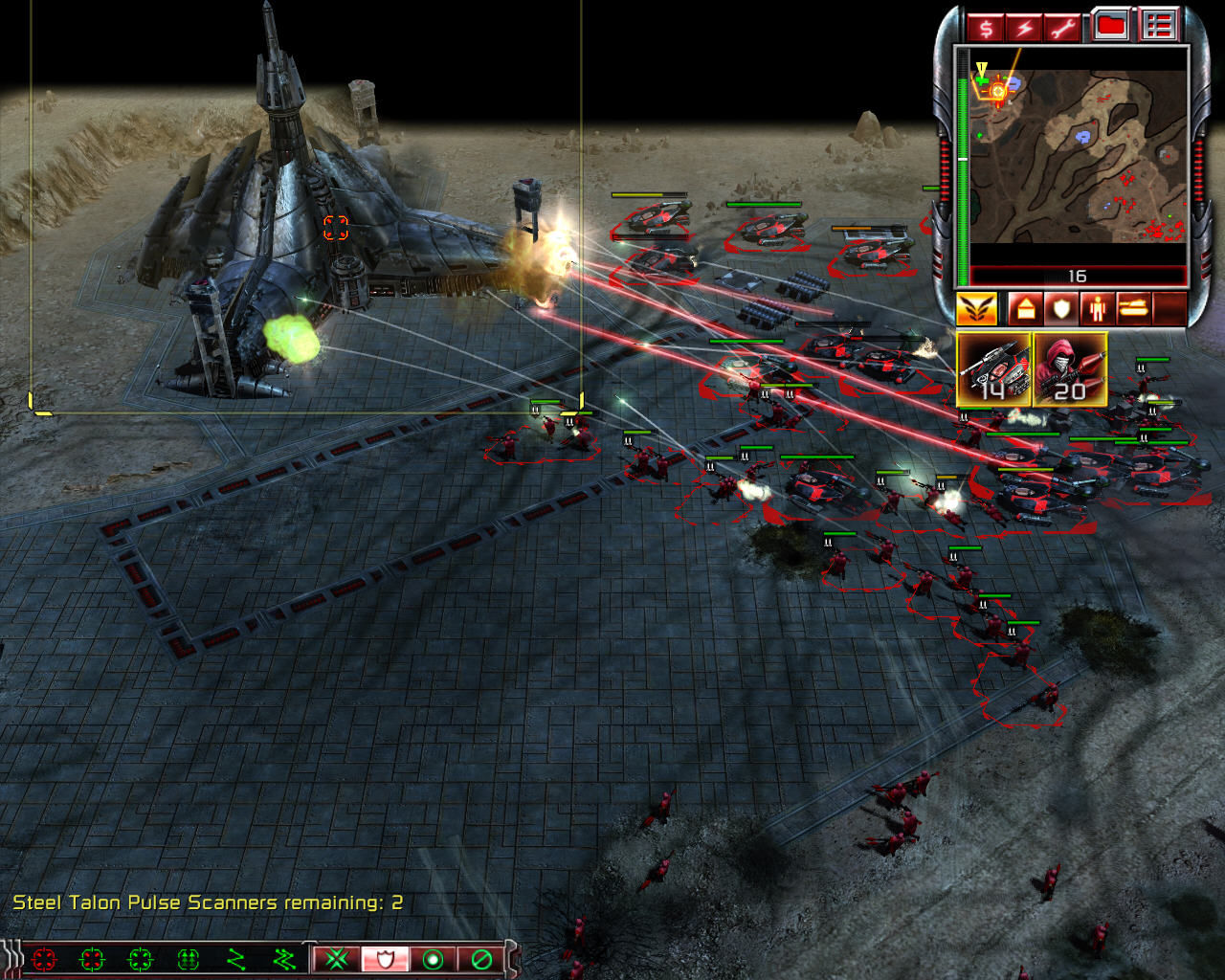
Task: Switch to the structures build tab
Action: (1023, 309)
